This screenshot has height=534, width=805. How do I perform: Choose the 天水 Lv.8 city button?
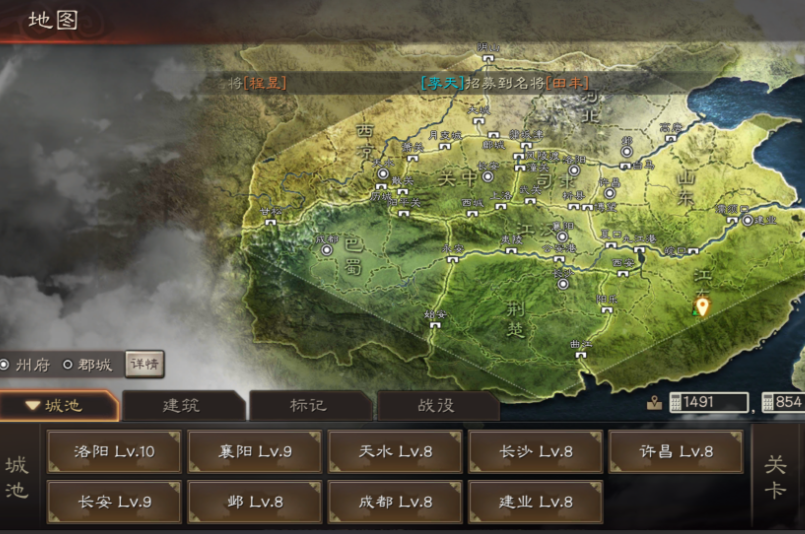coord(395,452)
